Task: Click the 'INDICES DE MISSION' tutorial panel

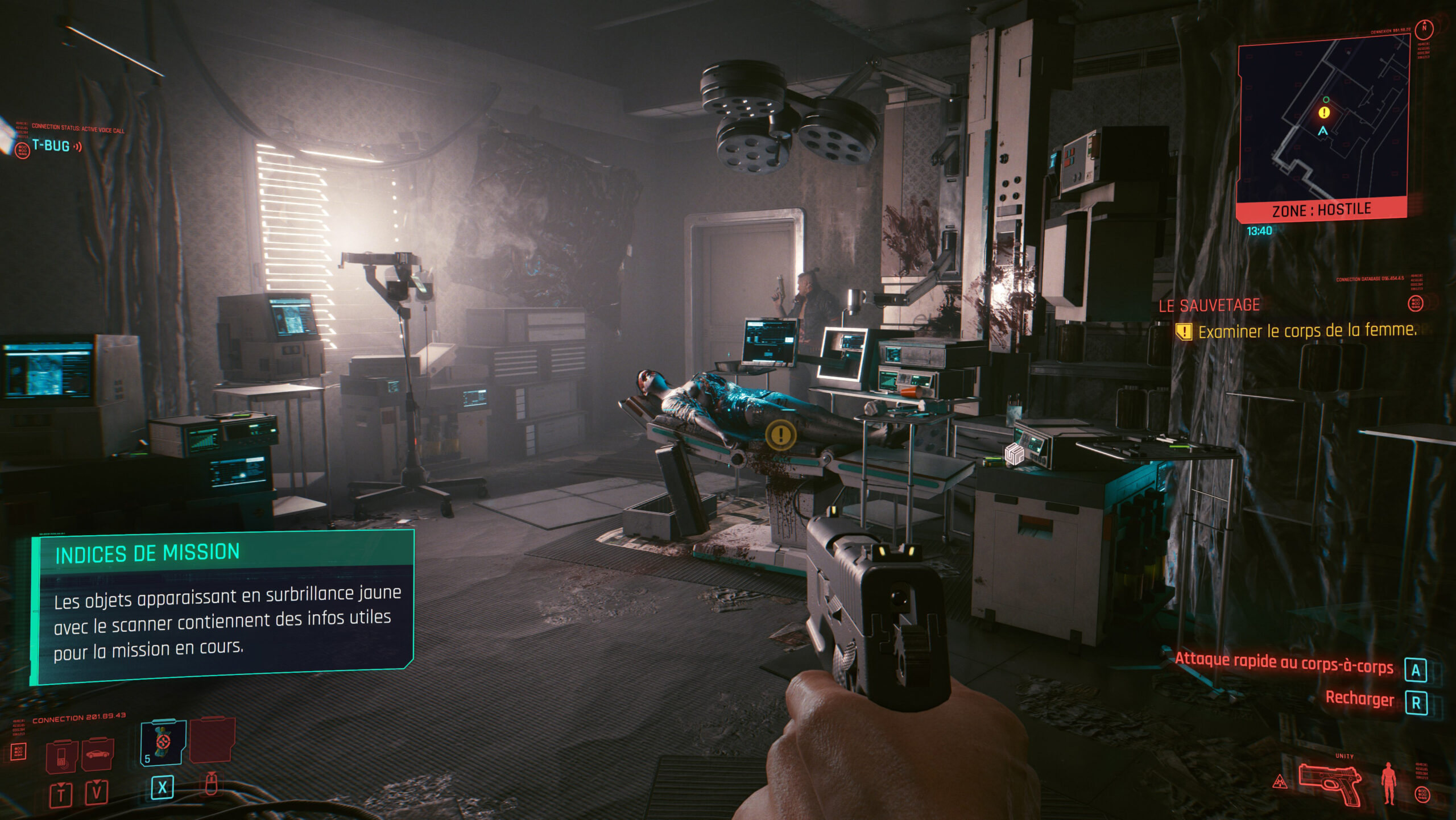Action: [x=223, y=606]
